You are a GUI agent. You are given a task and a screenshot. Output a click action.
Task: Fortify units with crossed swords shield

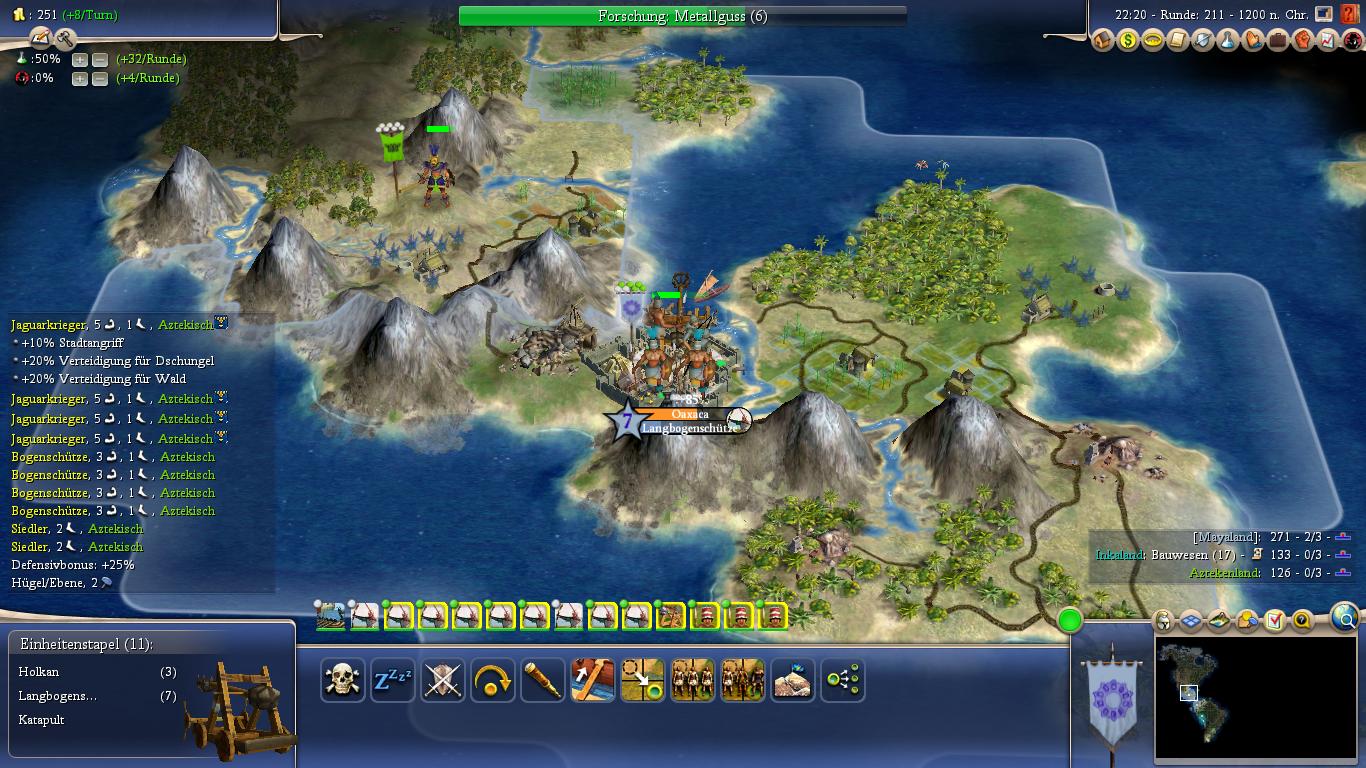coord(443,681)
